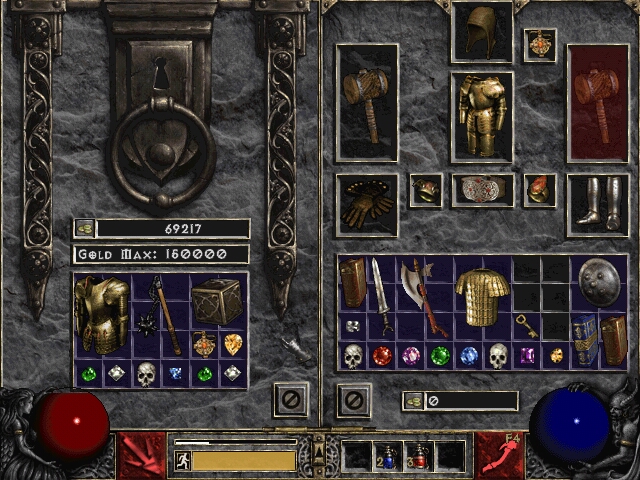
Task: Choose the equipped belt slot
Action: [482, 190]
